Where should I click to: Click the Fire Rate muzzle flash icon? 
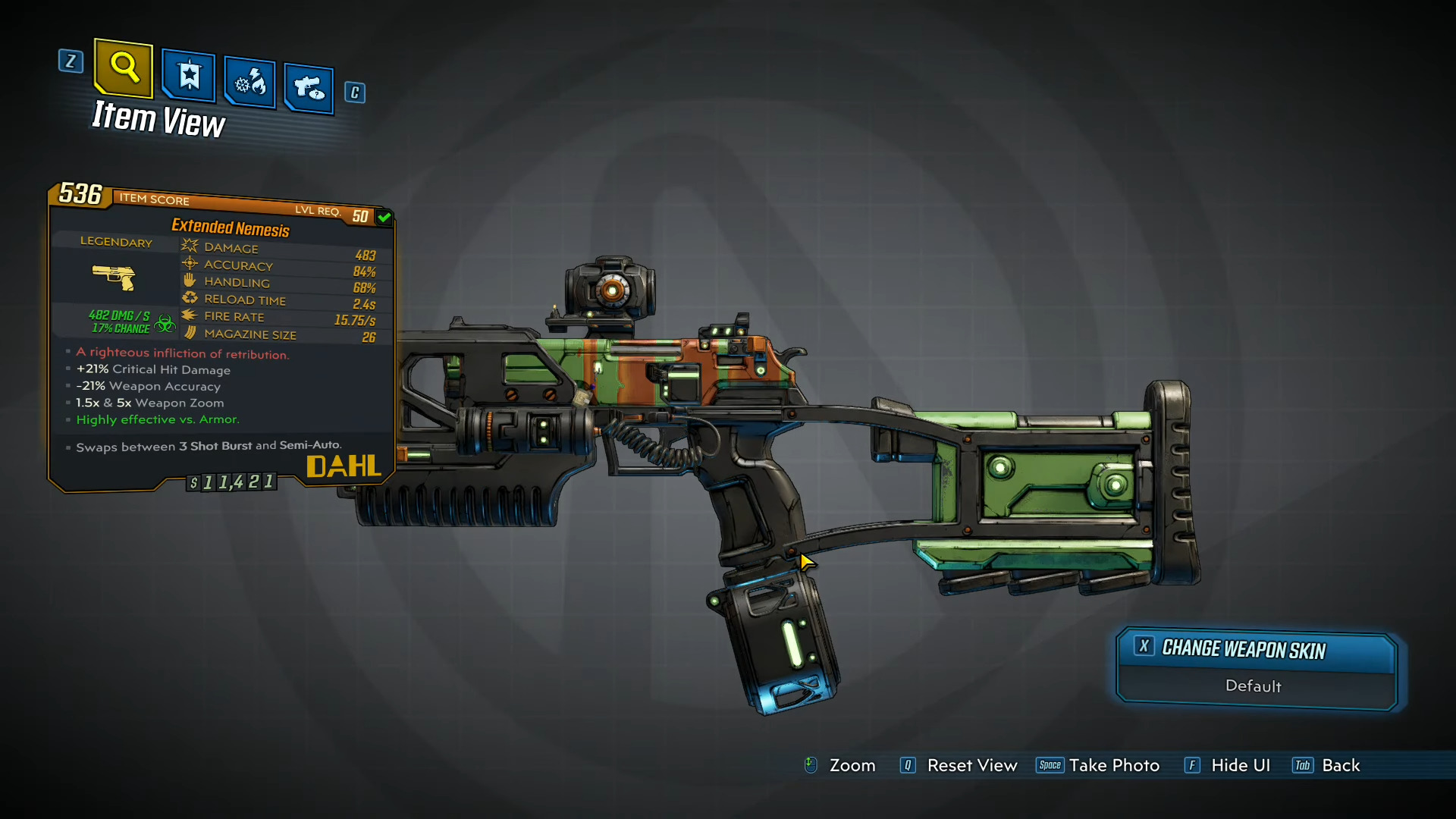191,315
